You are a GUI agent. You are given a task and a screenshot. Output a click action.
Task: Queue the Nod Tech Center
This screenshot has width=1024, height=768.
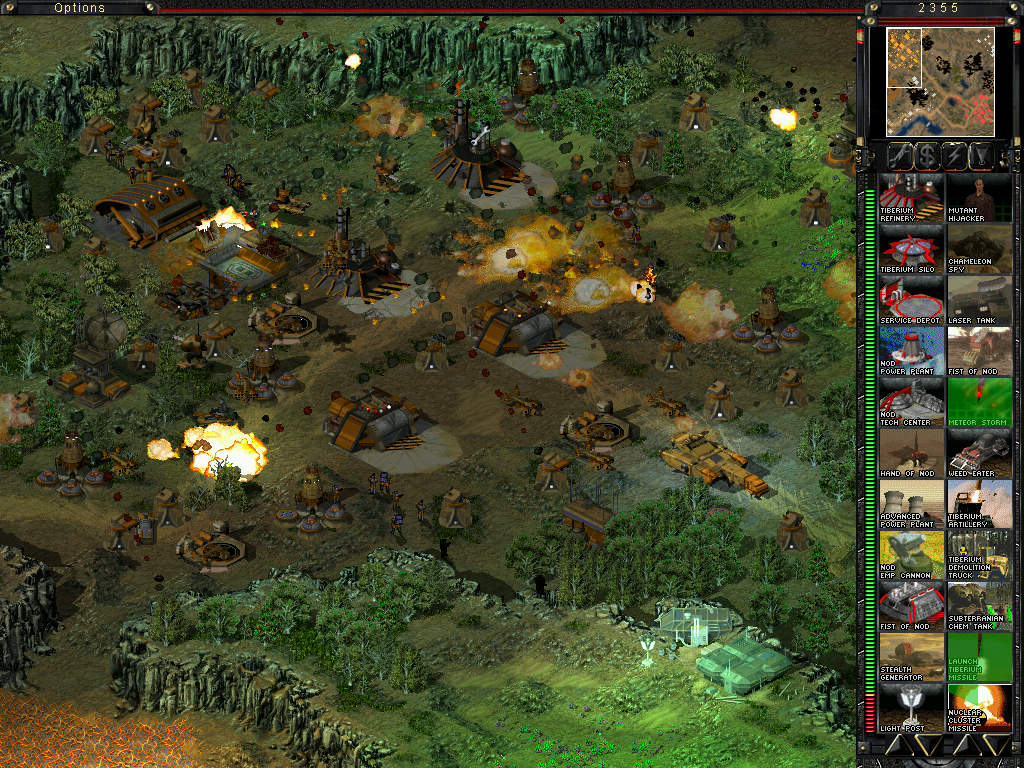tap(911, 402)
